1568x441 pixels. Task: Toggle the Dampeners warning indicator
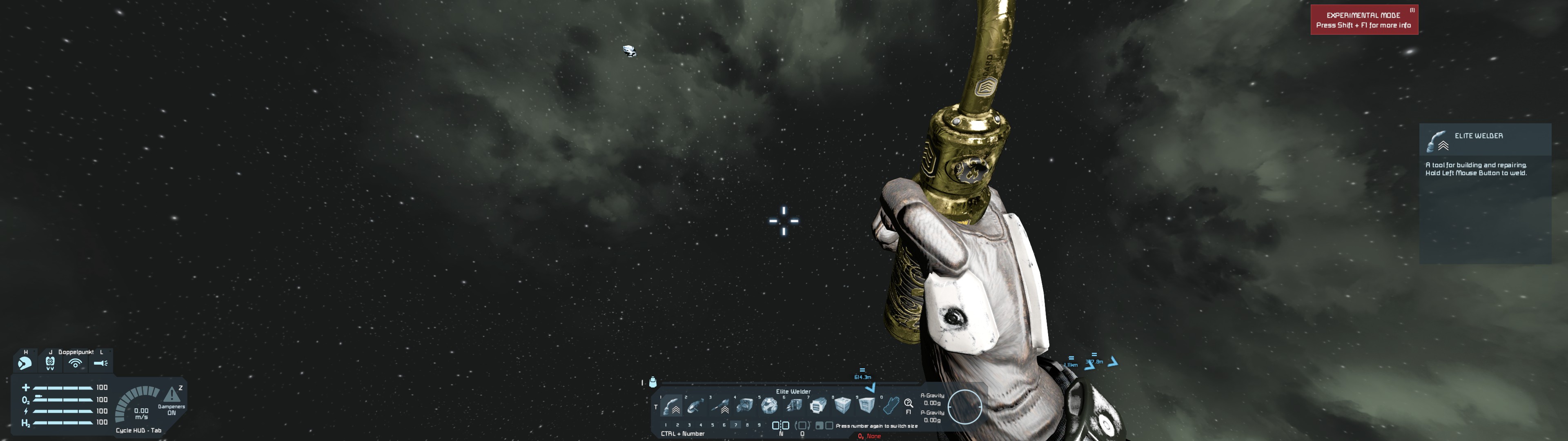coord(171,395)
